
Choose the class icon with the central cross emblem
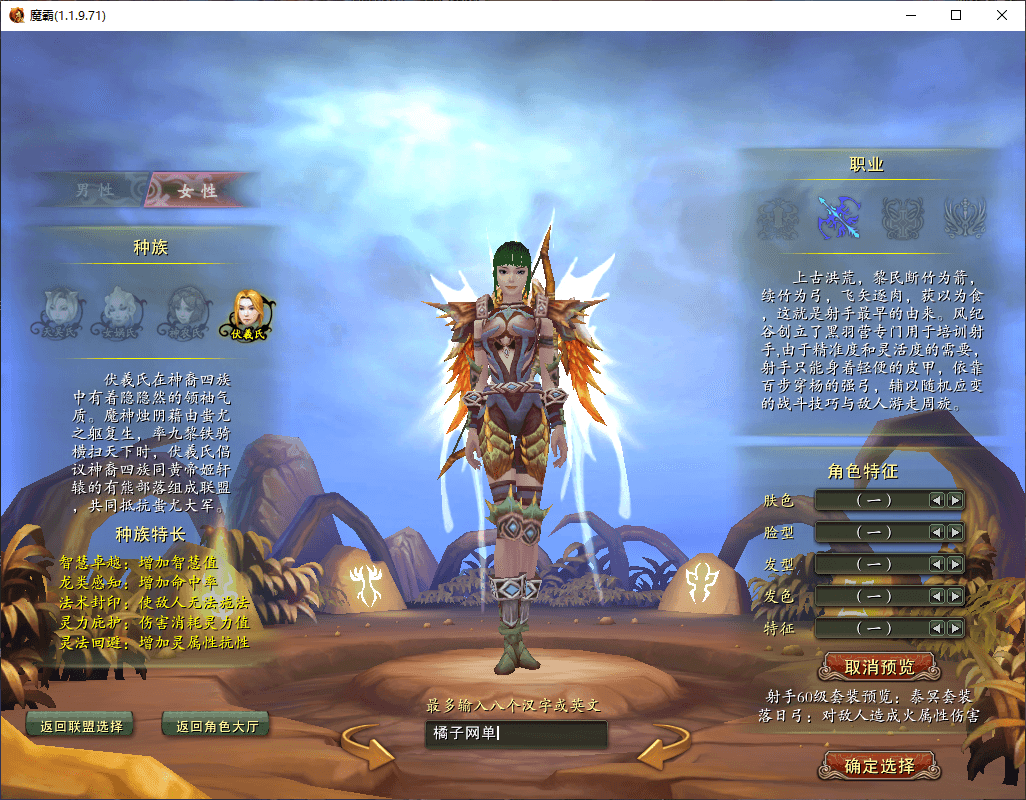[901, 216]
